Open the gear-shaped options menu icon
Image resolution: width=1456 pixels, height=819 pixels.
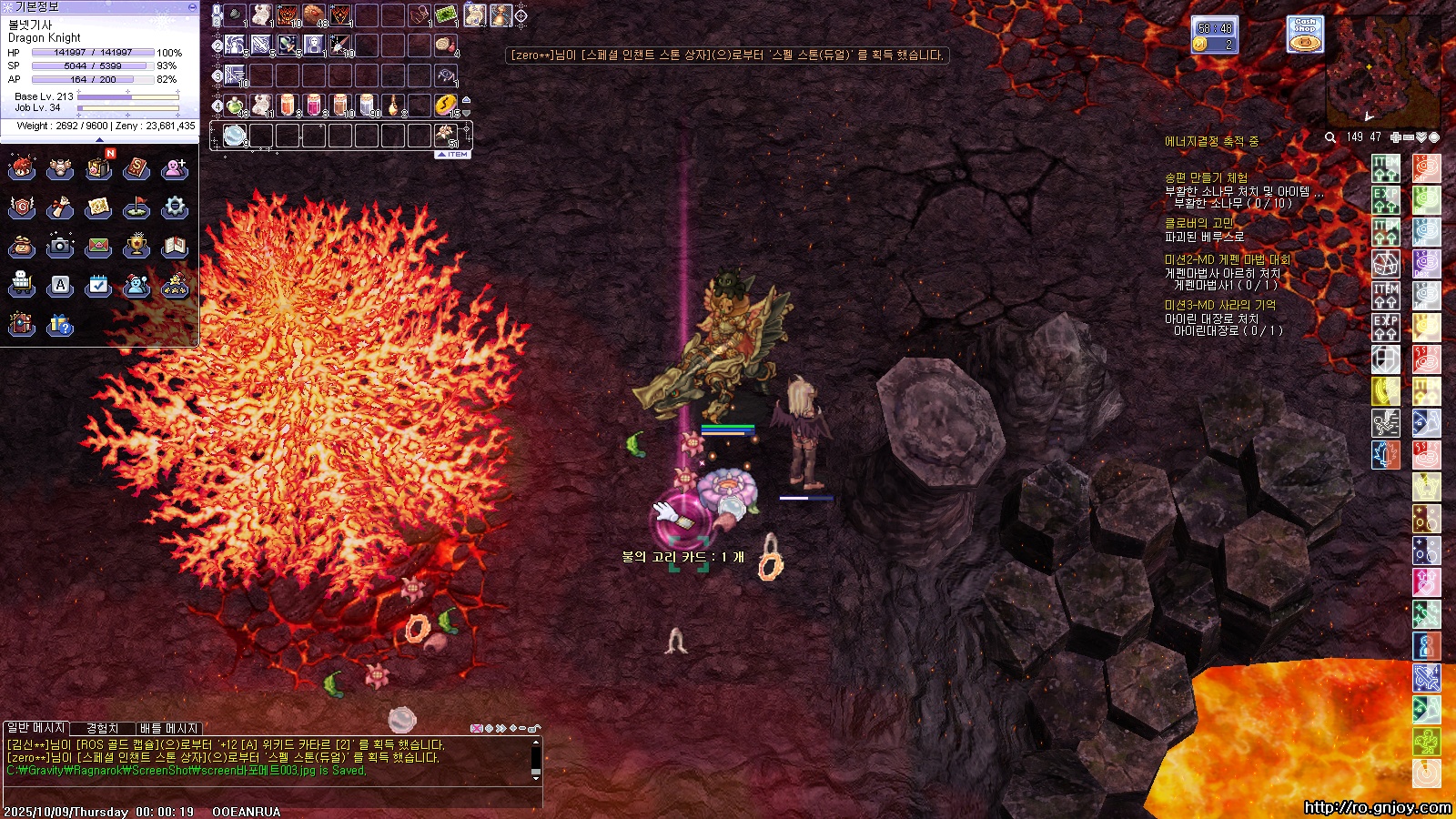[175, 207]
